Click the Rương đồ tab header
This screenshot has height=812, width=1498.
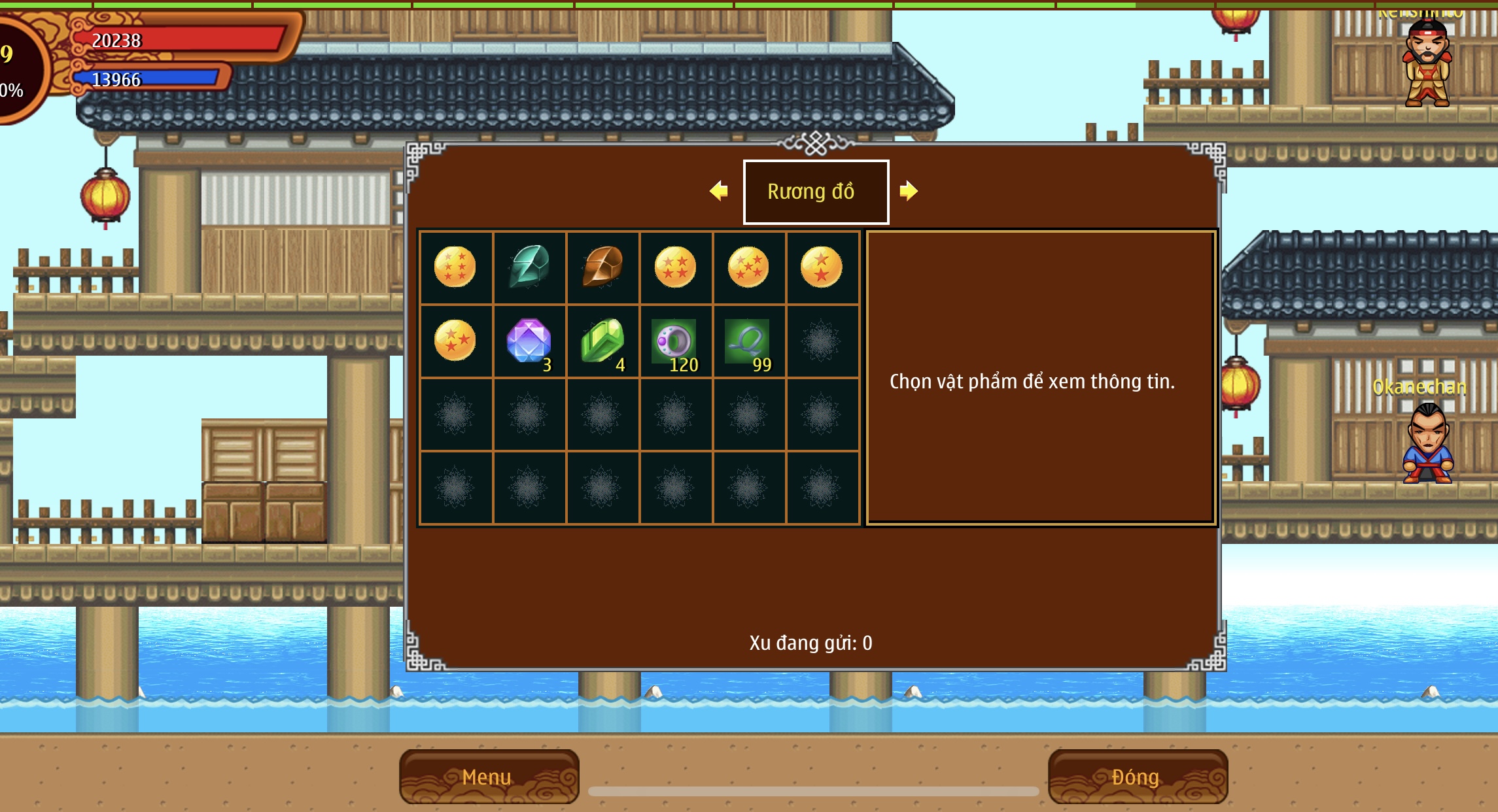(816, 192)
